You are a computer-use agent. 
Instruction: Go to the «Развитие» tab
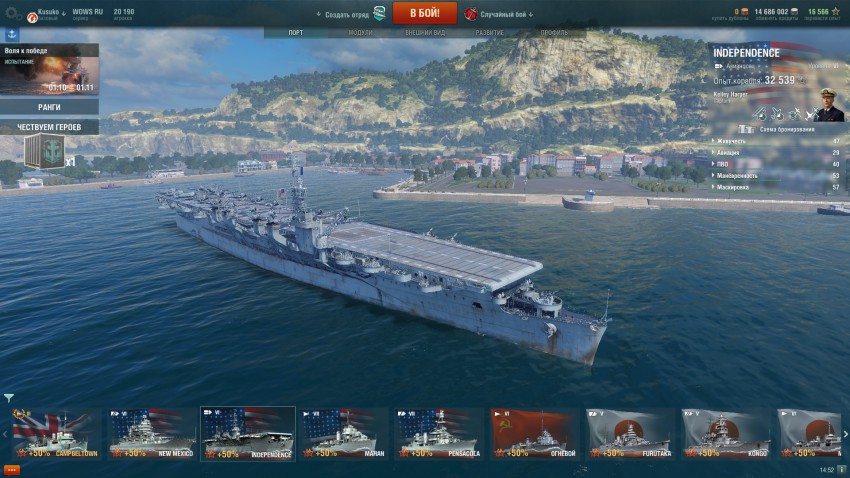pyautogui.click(x=490, y=33)
